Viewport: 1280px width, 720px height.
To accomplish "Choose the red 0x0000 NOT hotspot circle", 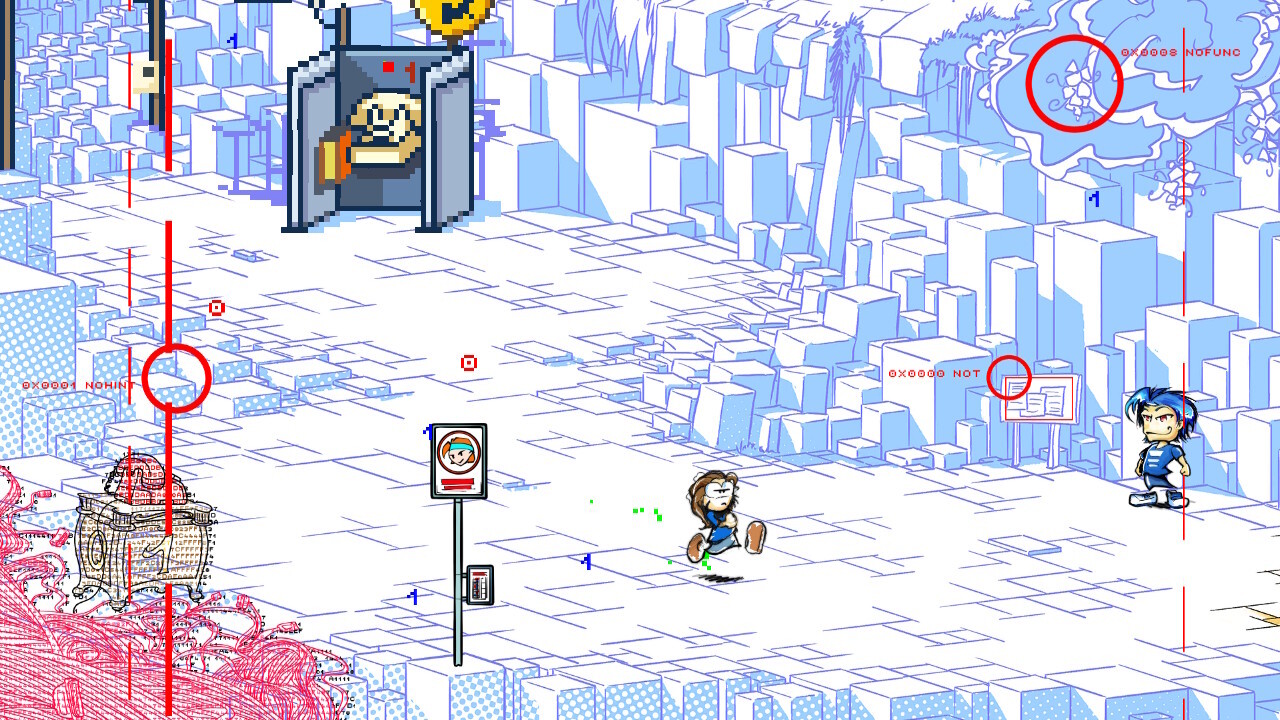I will (x=1009, y=377).
